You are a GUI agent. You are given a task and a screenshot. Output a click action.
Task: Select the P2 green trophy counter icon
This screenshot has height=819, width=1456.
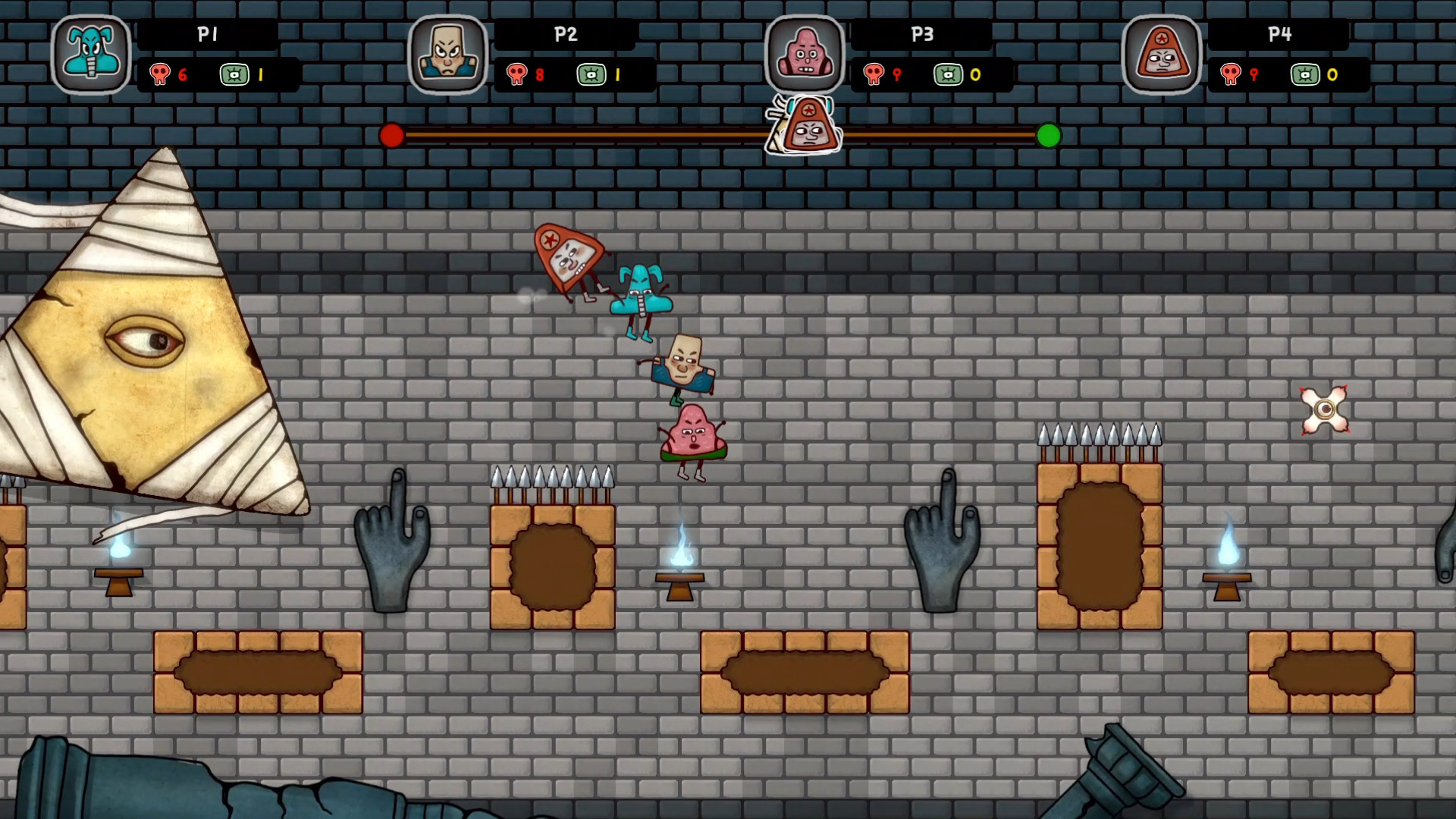click(x=592, y=74)
